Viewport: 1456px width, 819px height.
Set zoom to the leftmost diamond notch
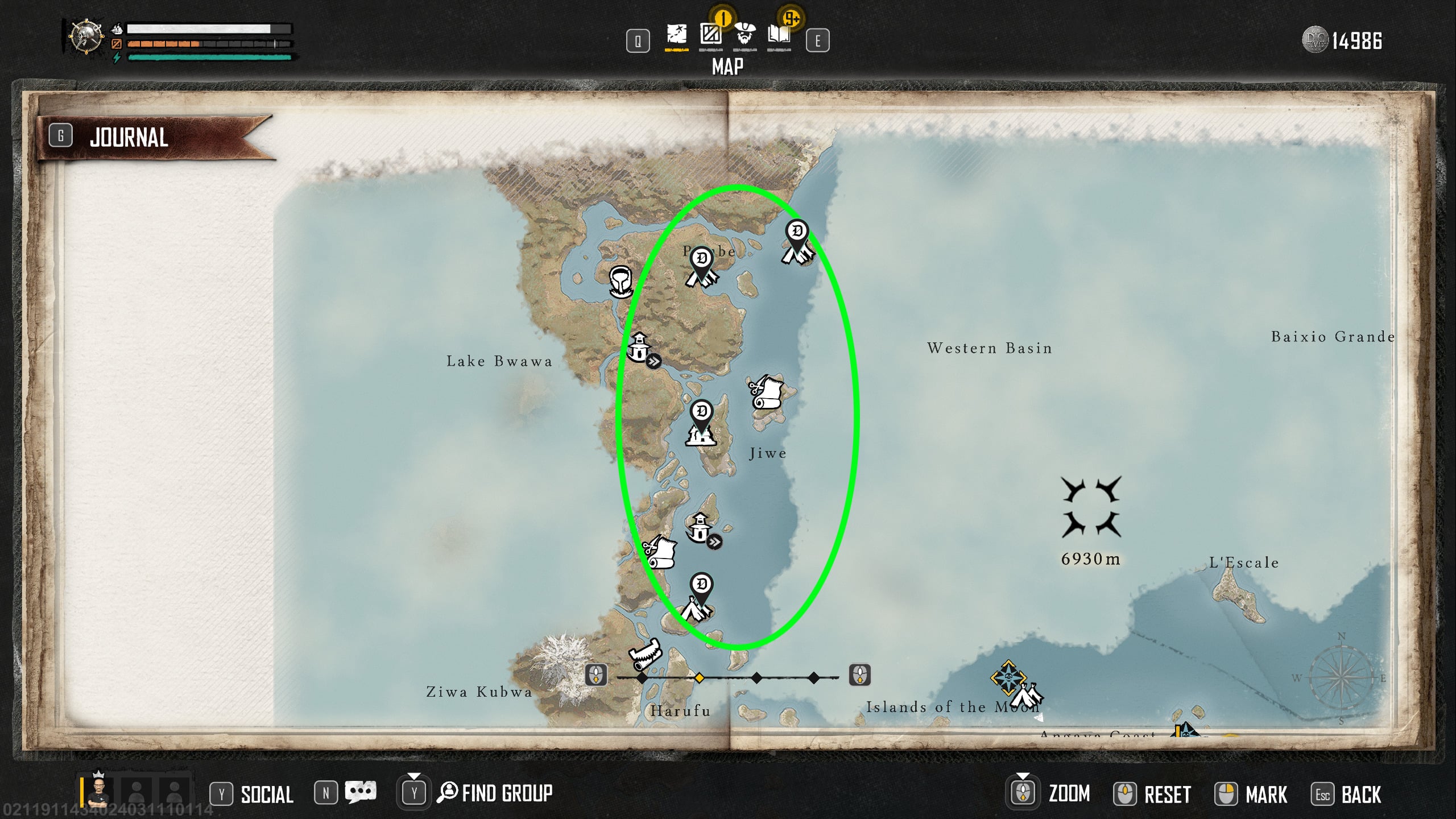pyautogui.click(x=642, y=677)
